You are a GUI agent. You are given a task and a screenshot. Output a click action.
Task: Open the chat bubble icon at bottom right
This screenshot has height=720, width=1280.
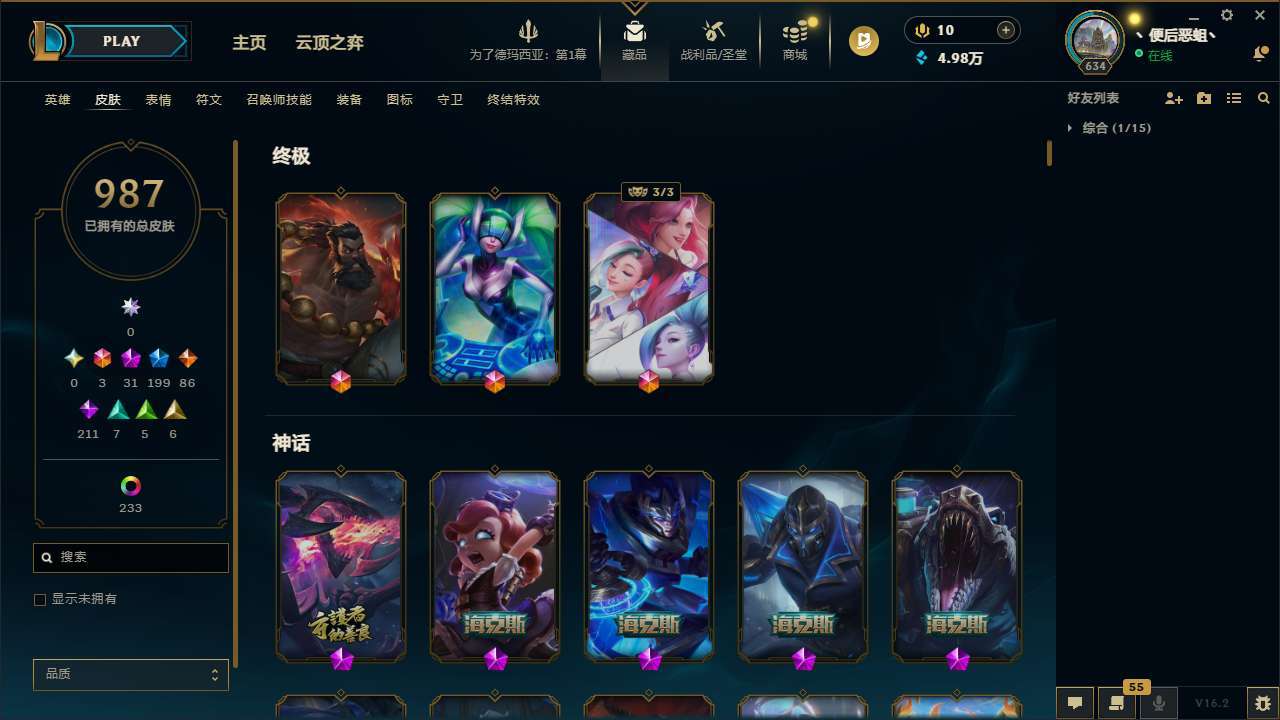tap(1075, 703)
